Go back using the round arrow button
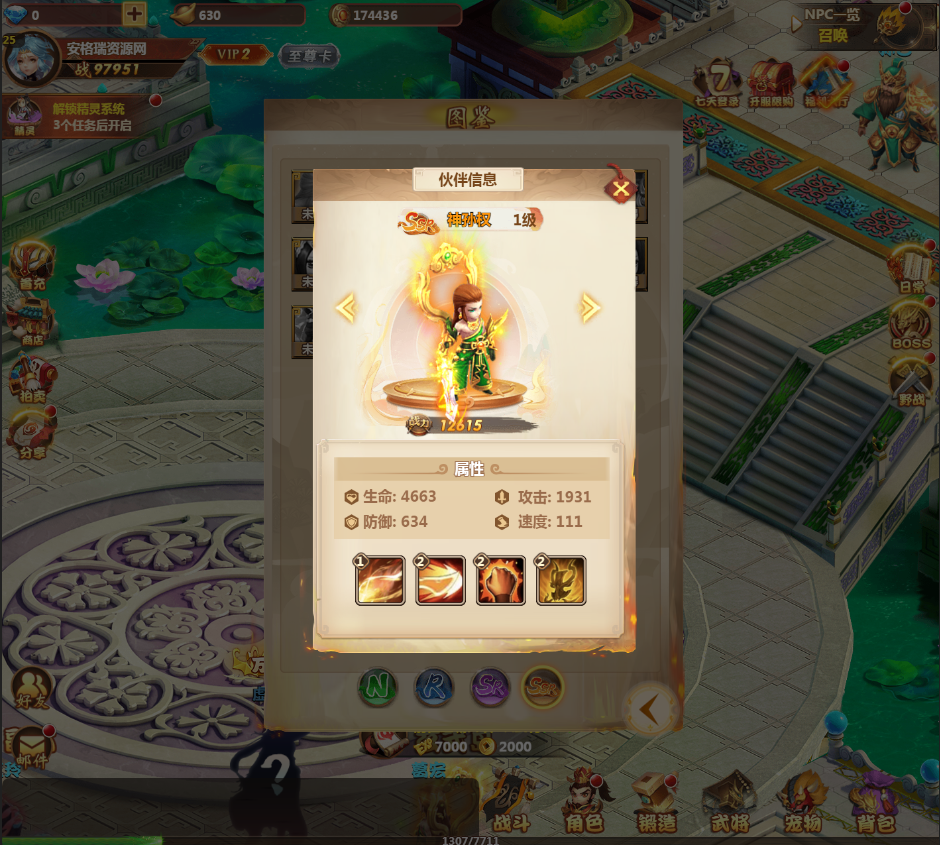This screenshot has width=940, height=845. pyautogui.click(x=651, y=709)
